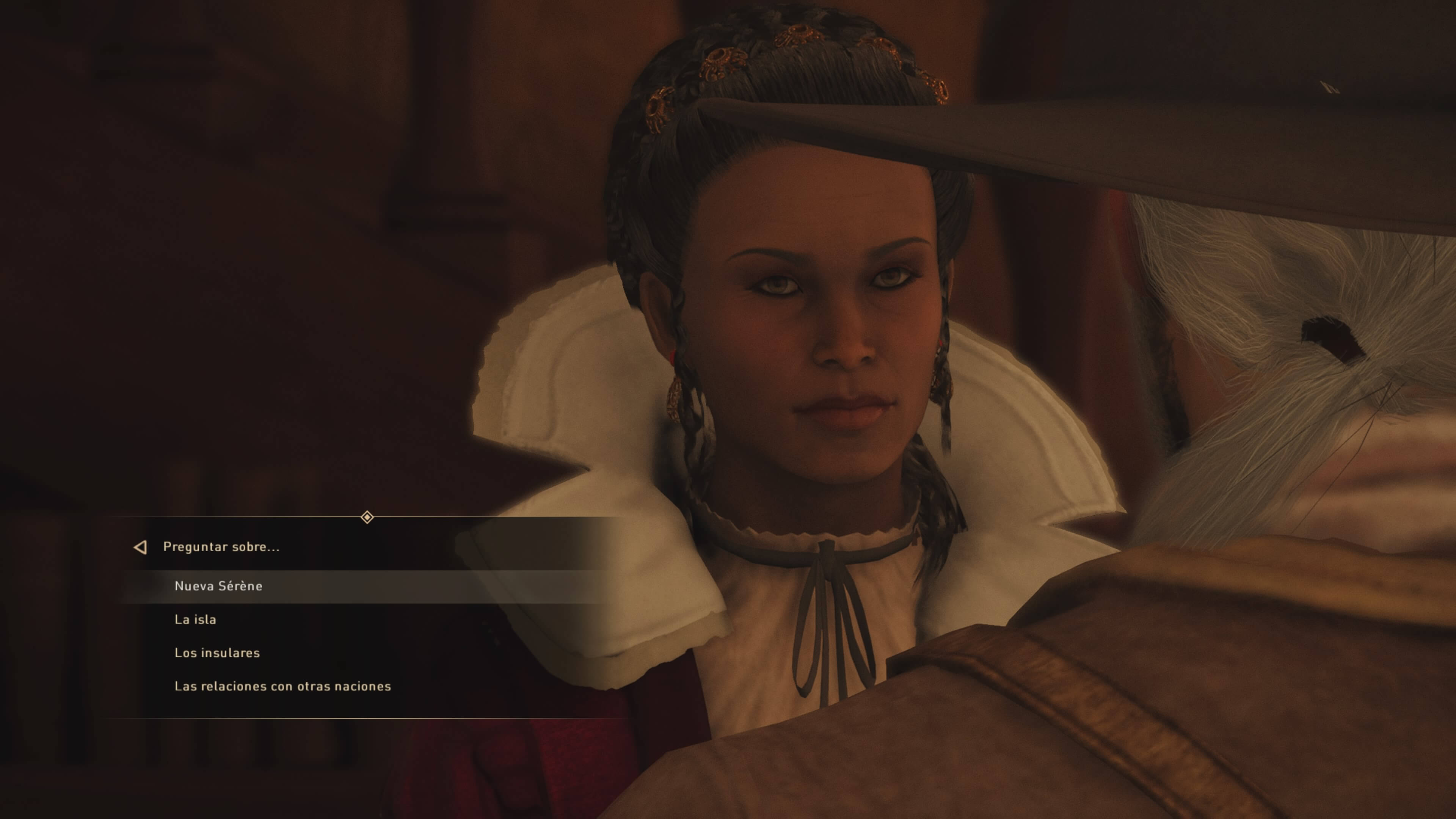Viewport: 1456px width, 819px height.
Task: Select "Los insulares" topic
Action: (217, 653)
